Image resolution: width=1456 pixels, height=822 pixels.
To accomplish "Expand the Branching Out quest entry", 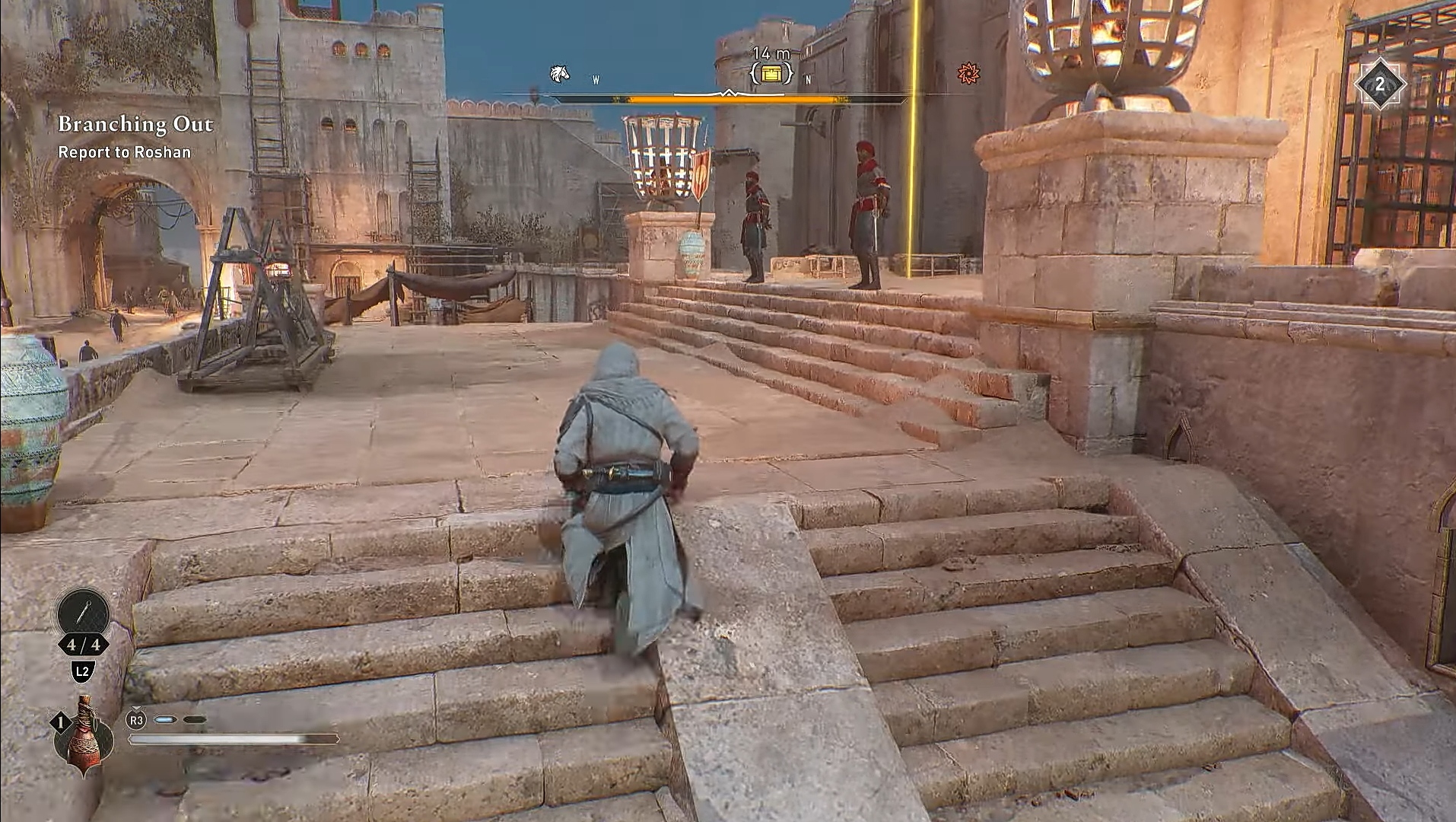I will point(135,124).
